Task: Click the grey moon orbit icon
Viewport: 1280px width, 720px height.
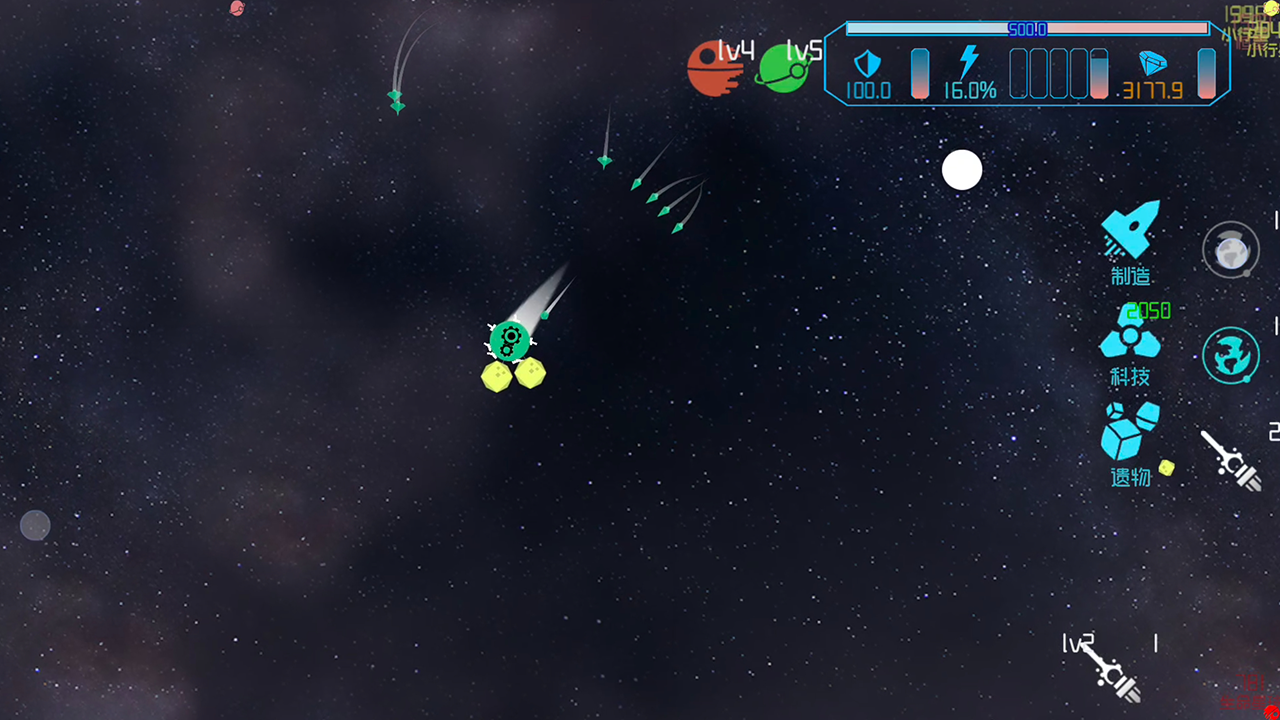Action: click(1230, 250)
